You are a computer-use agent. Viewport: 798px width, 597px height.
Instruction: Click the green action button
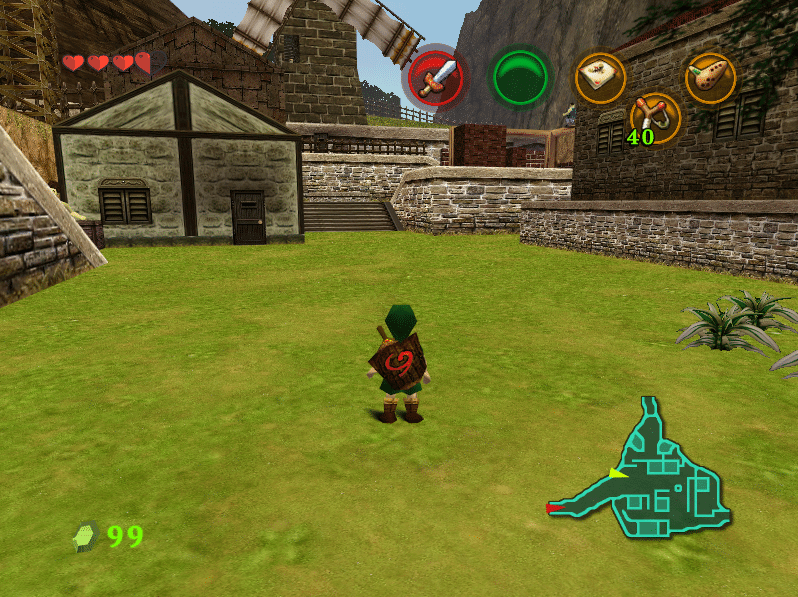tap(520, 77)
